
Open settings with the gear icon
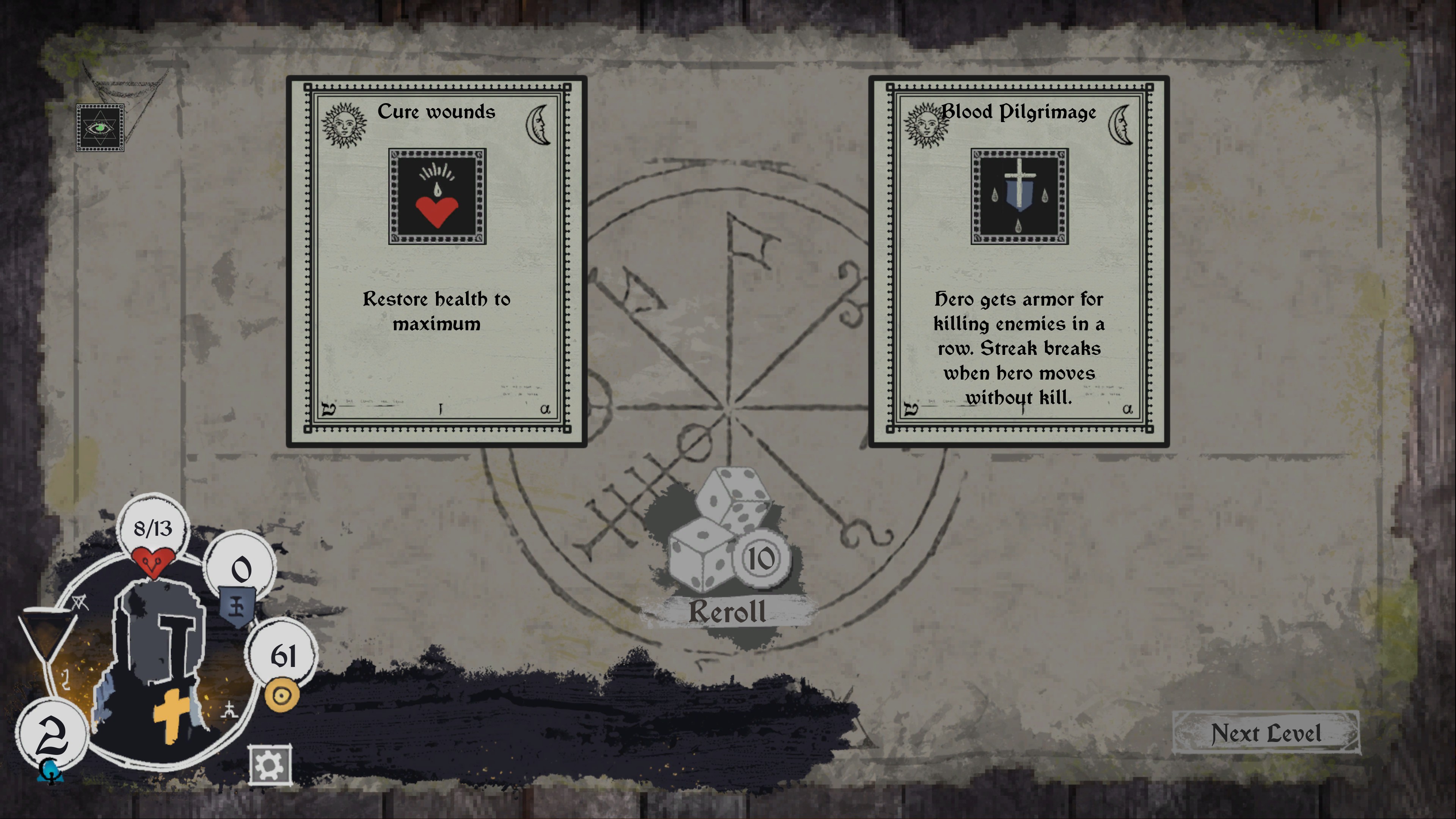pos(270,765)
